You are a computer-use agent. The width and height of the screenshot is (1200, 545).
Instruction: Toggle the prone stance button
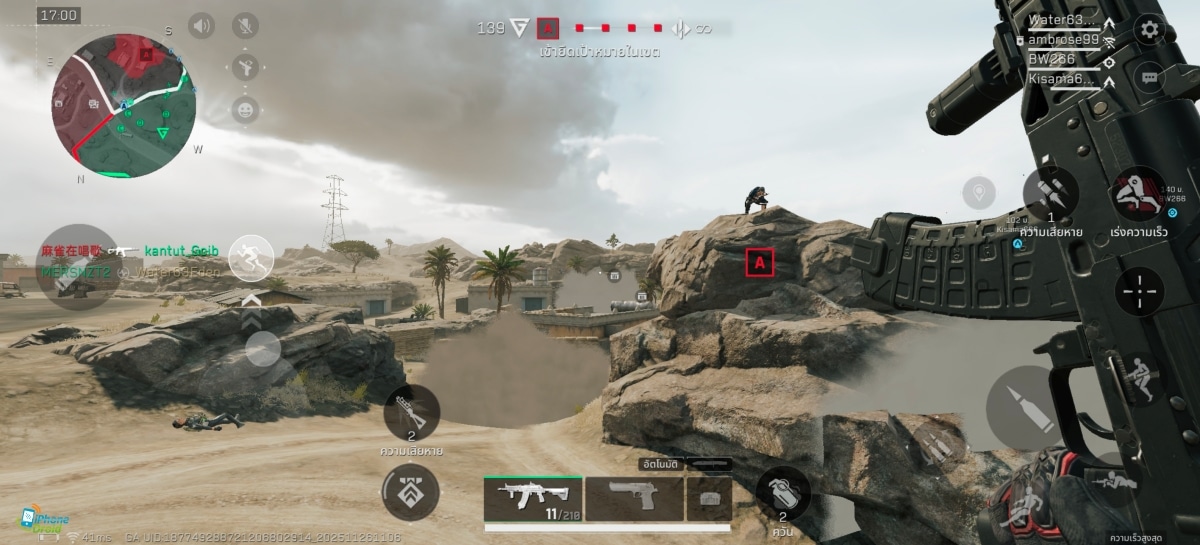(x=1113, y=481)
